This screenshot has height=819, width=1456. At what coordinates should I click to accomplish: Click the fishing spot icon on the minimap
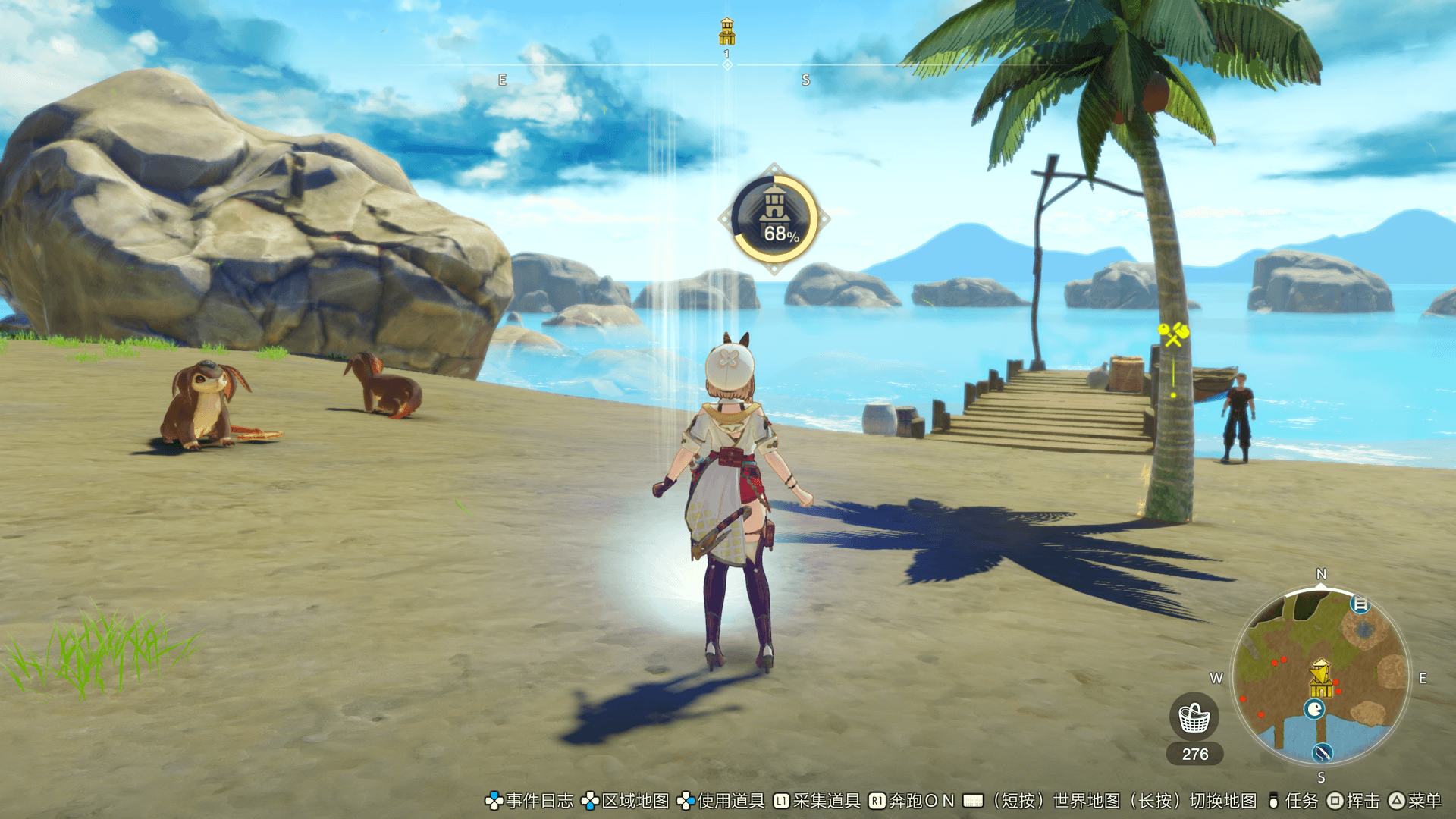point(1323,752)
